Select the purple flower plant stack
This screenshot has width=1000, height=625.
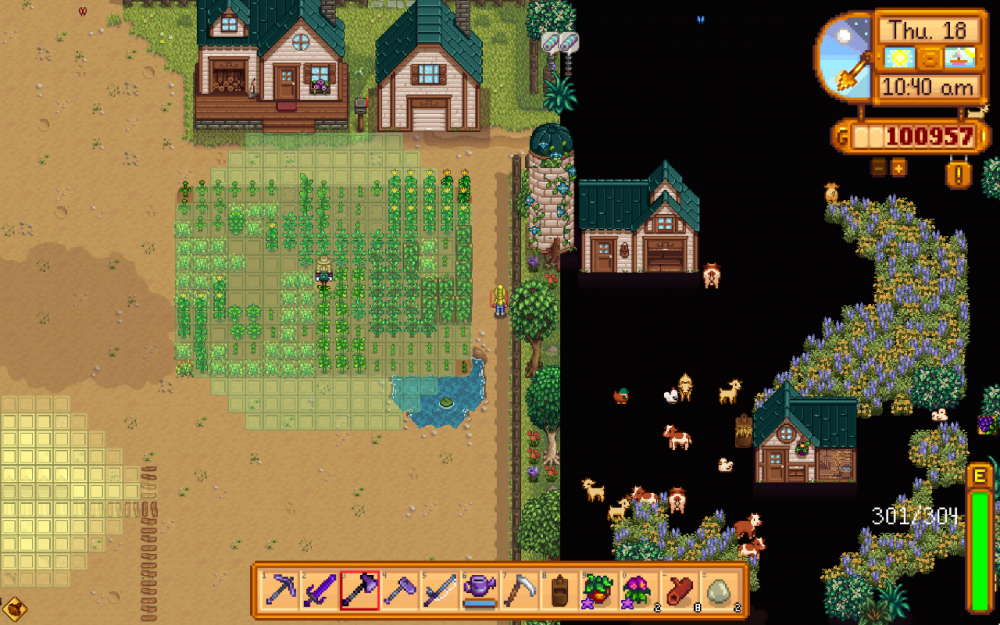point(637,591)
